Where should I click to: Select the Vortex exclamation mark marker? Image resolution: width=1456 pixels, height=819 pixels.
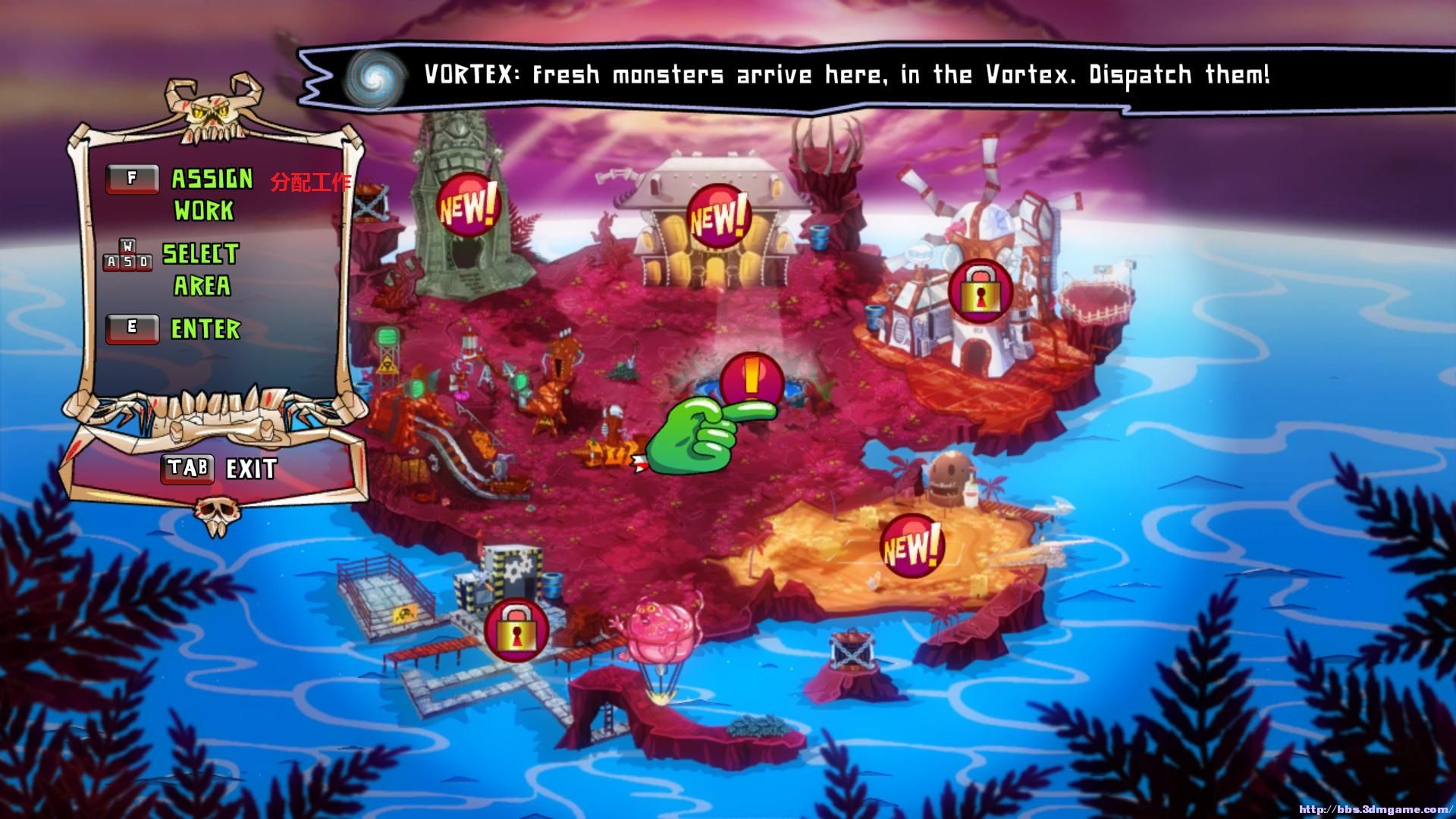click(751, 381)
